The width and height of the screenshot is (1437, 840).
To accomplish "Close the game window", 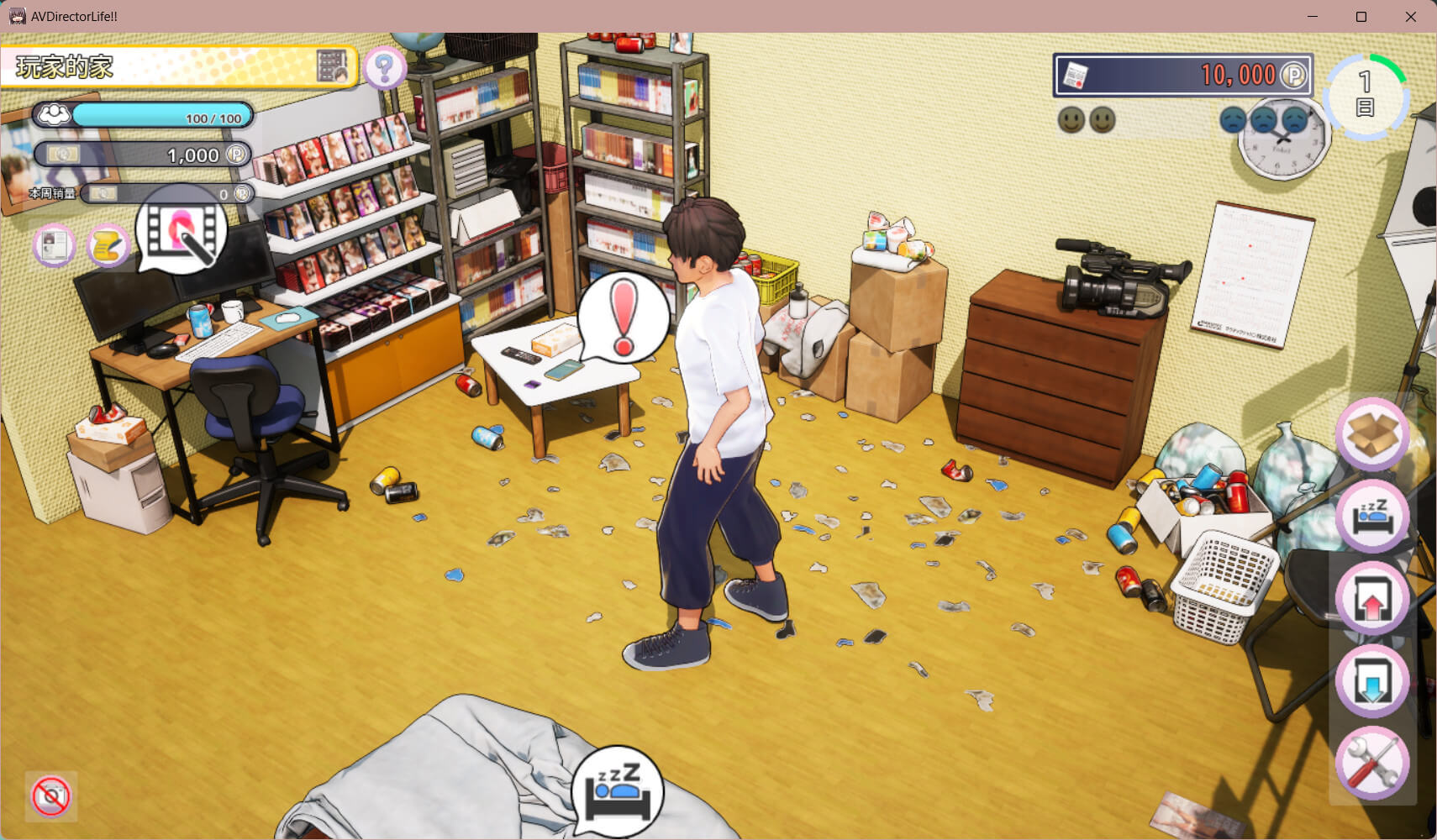I will tap(1411, 17).
